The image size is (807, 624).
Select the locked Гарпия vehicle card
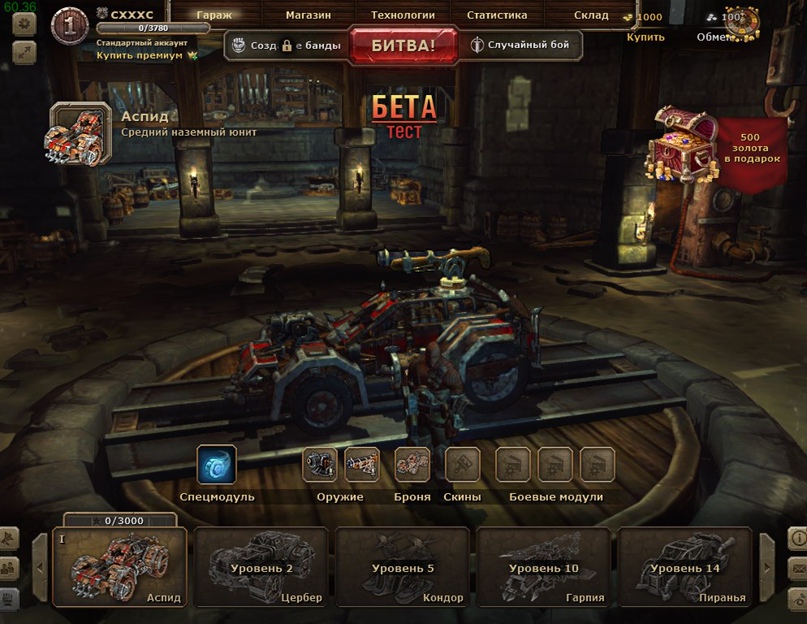point(544,568)
